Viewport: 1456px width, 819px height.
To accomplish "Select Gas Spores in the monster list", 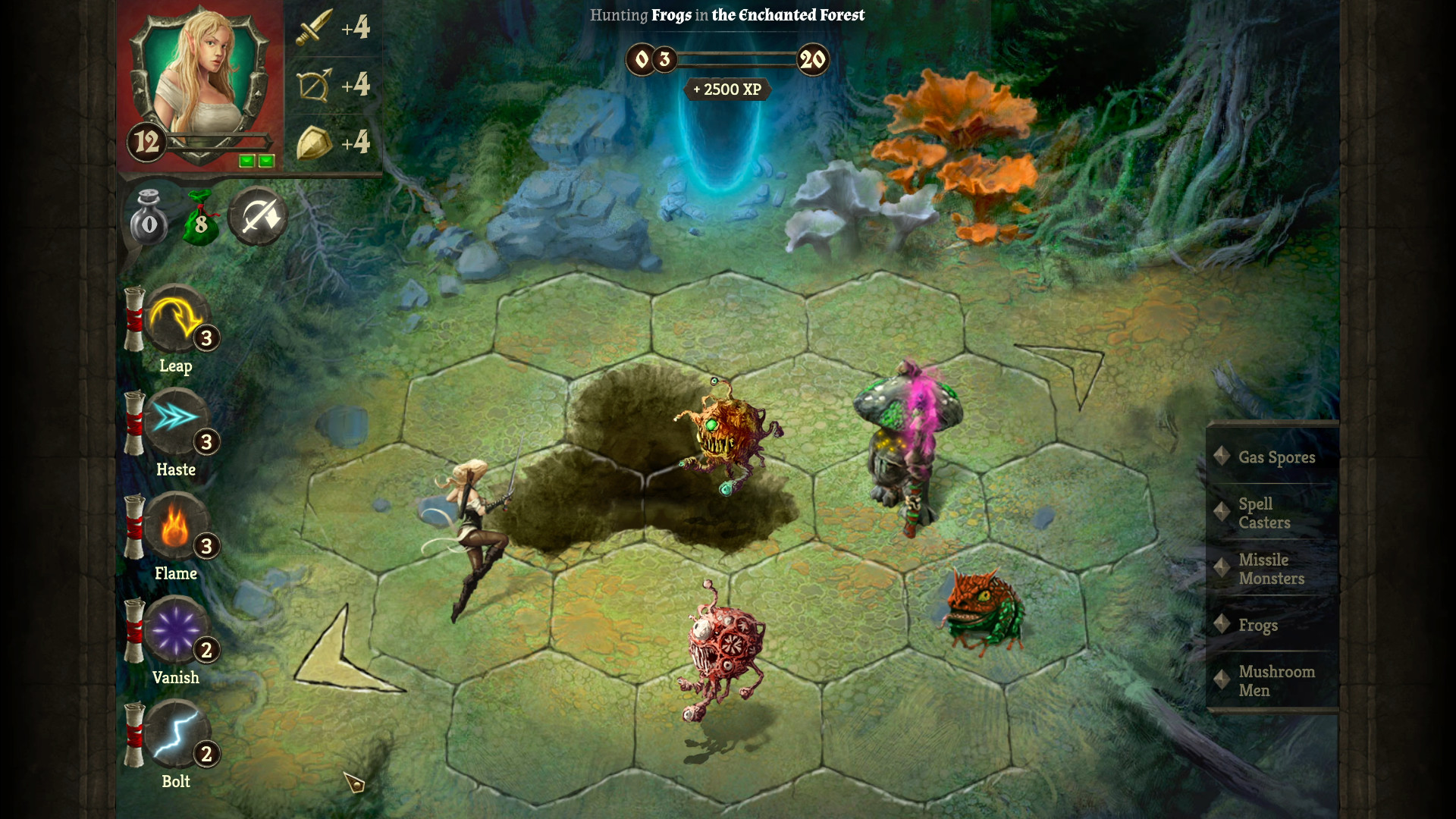I will pyautogui.click(x=1276, y=457).
